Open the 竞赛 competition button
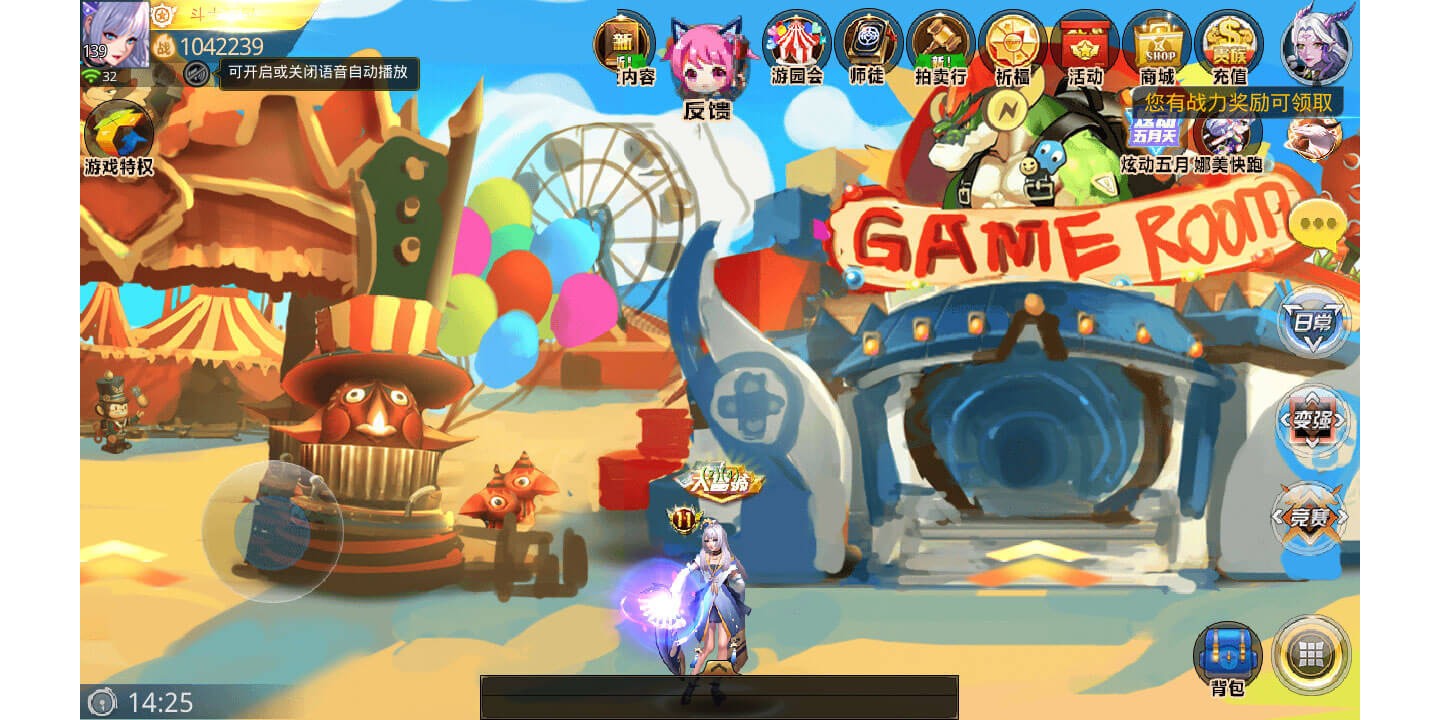This screenshot has height=720, width=1440. (1311, 517)
